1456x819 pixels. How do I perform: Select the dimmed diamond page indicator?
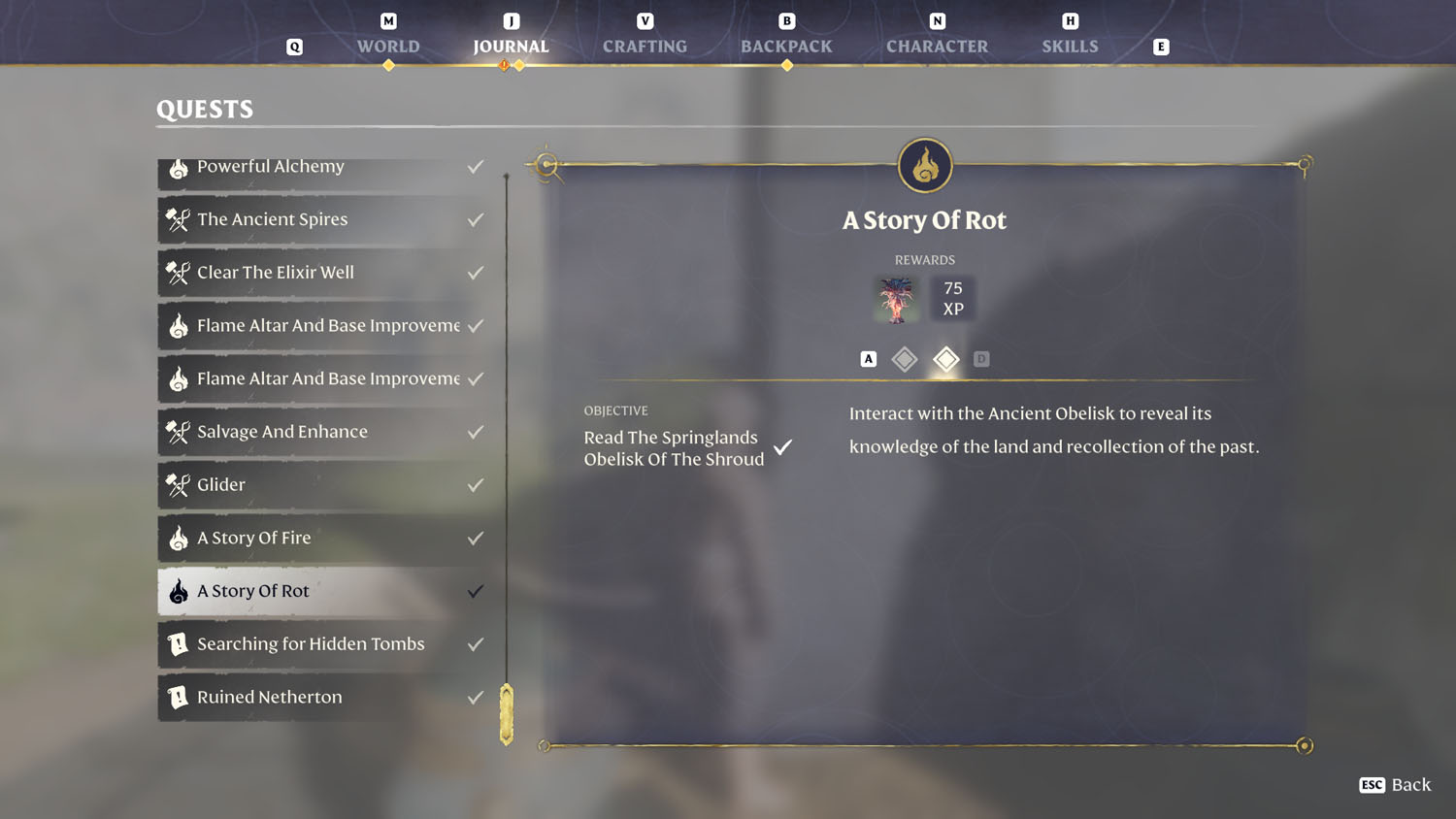tap(905, 359)
